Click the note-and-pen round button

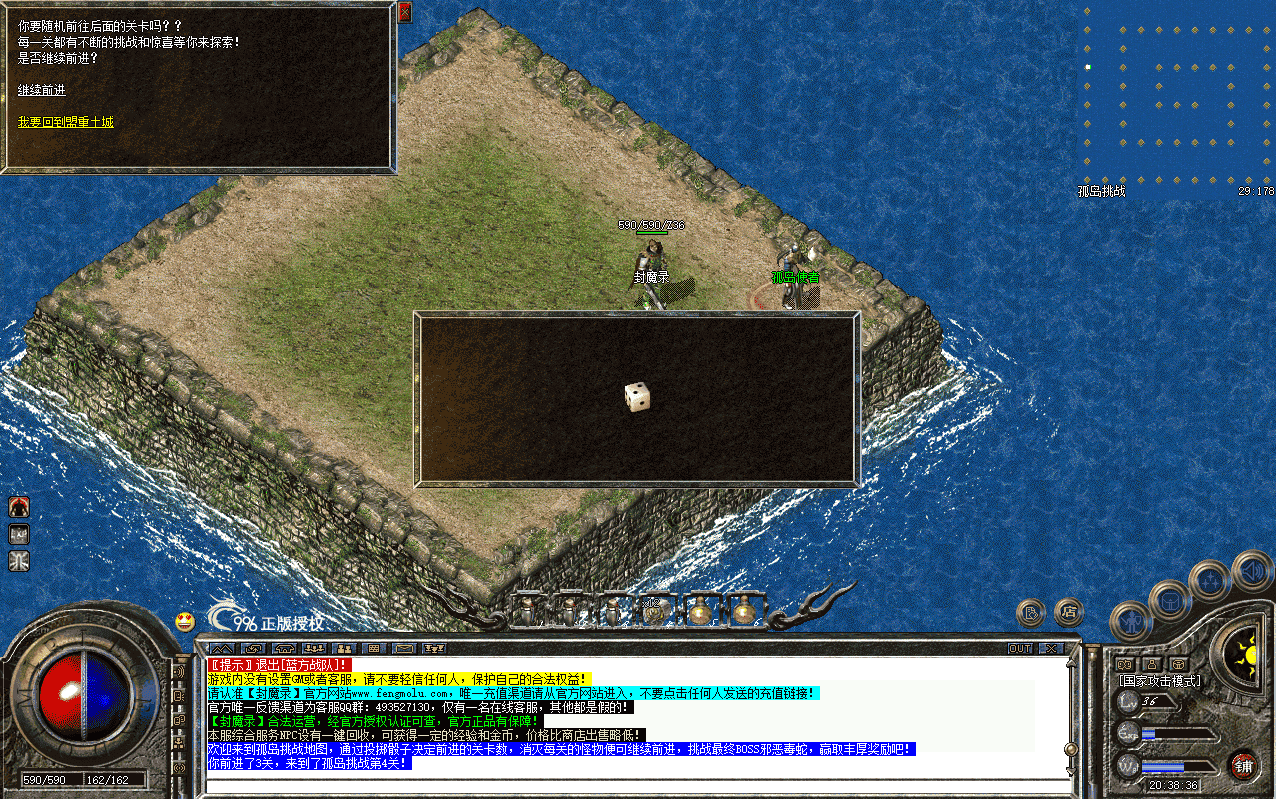[x=1031, y=613]
